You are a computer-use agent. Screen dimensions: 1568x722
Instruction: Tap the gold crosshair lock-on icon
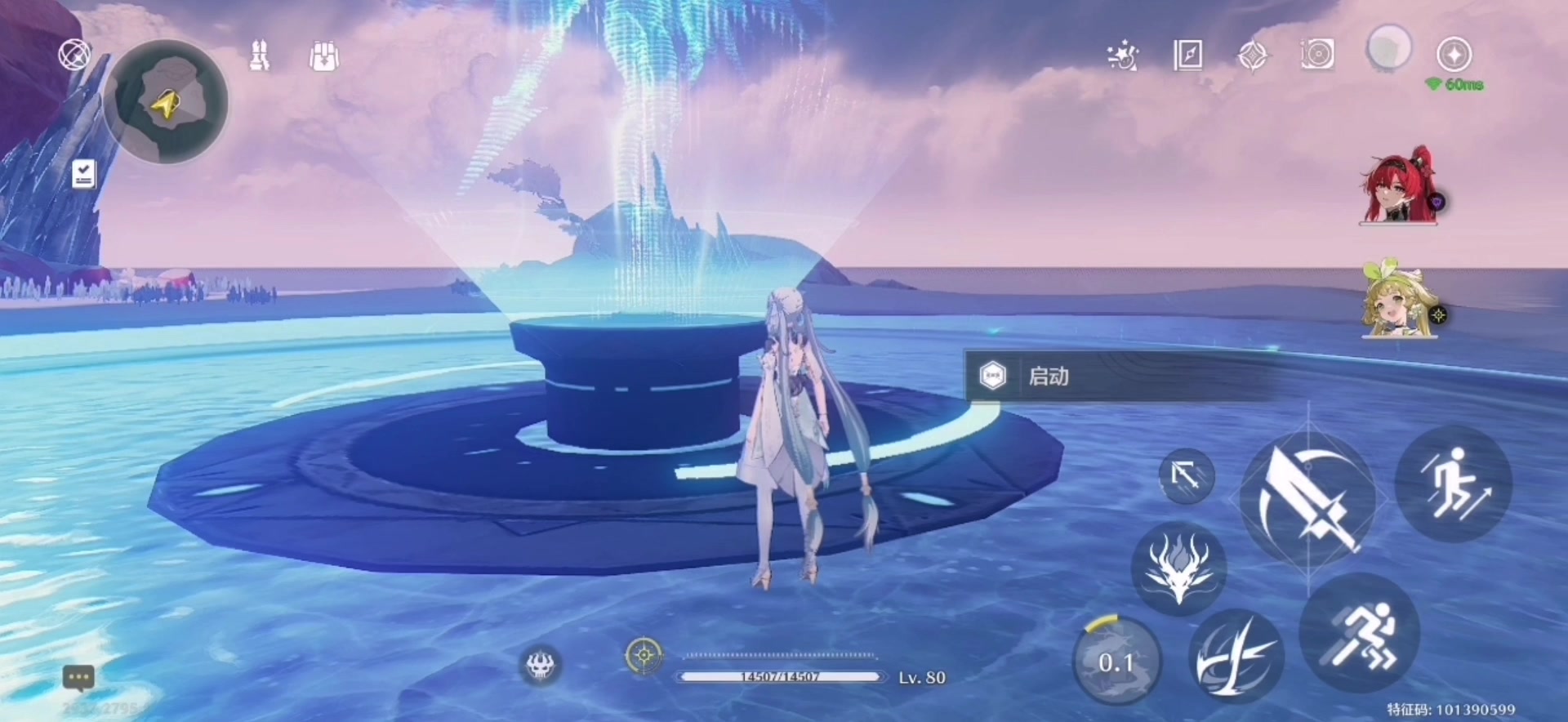click(x=644, y=655)
